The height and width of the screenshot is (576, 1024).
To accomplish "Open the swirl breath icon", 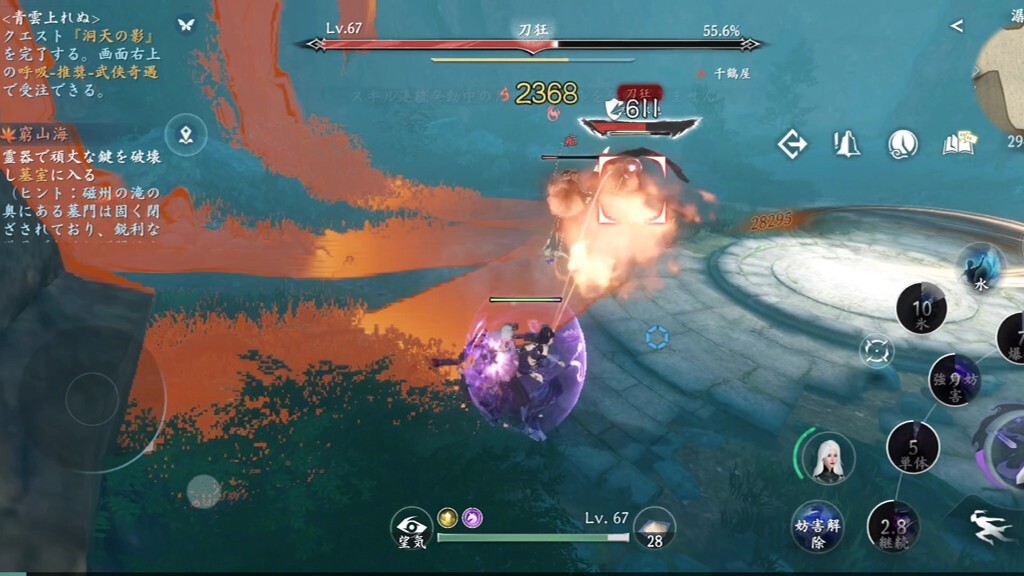I will click(x=902, y=145).
